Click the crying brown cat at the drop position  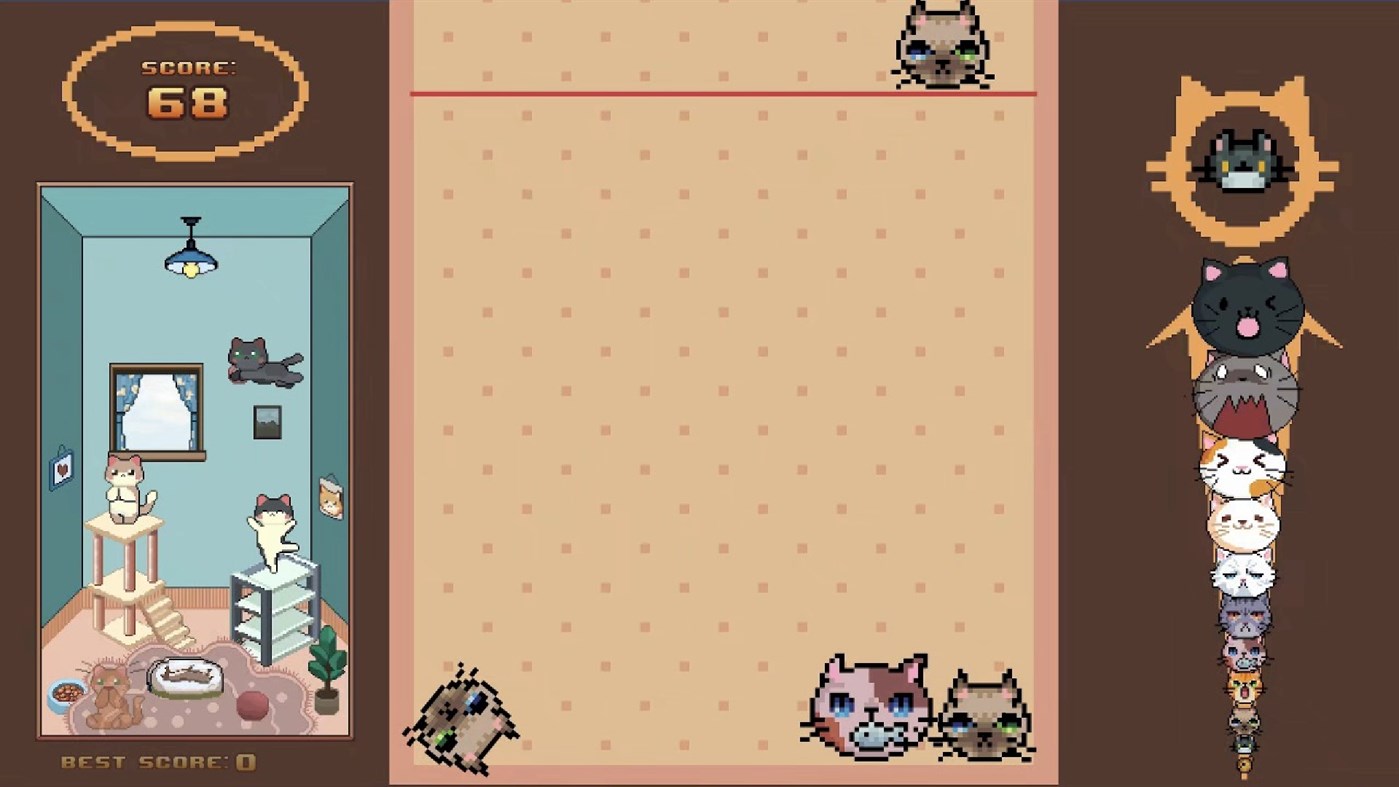(x=941, y=45)
